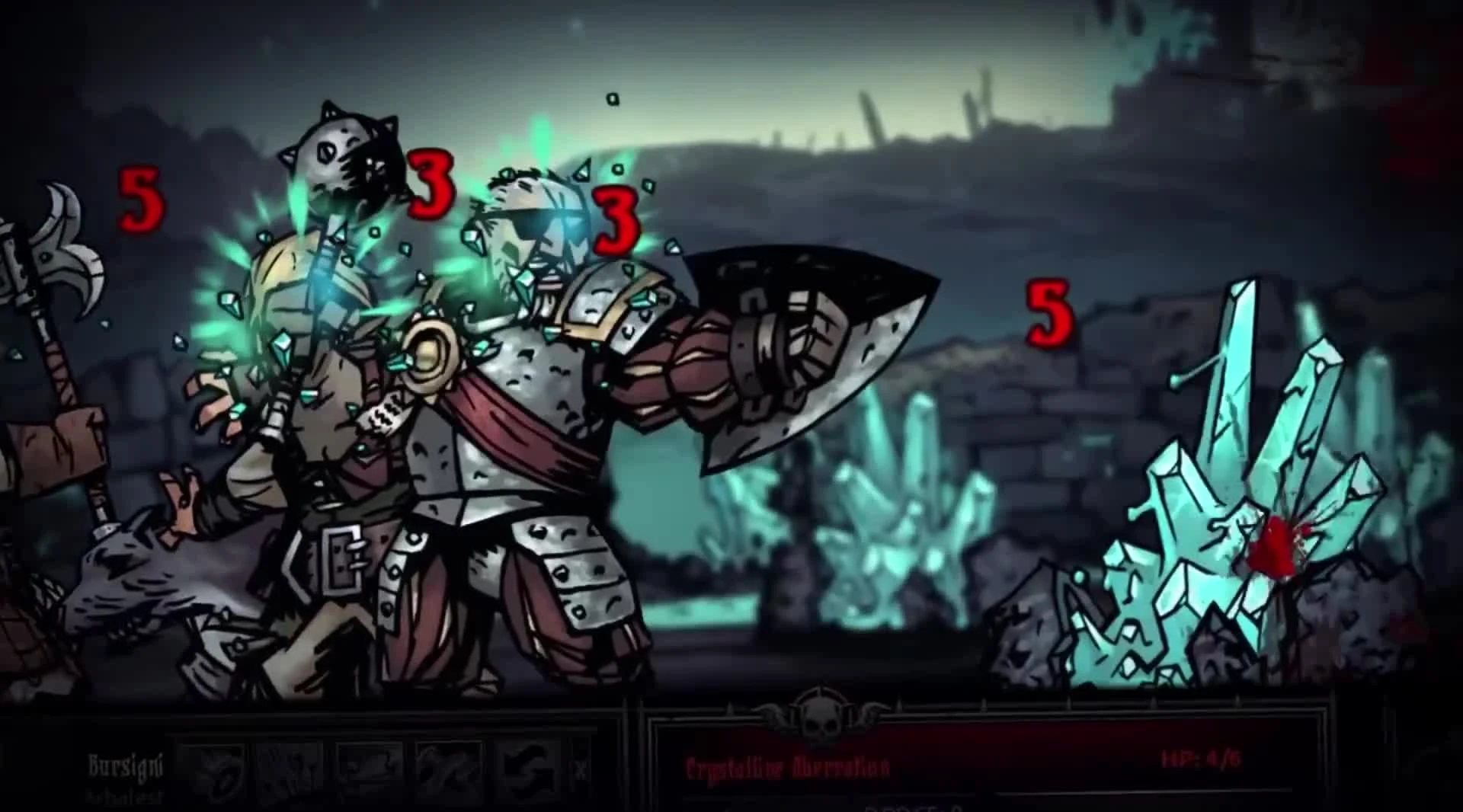Activate the third combat skill icon
This screenshot has height=812, width=1463.
click(x=371, y=771)
